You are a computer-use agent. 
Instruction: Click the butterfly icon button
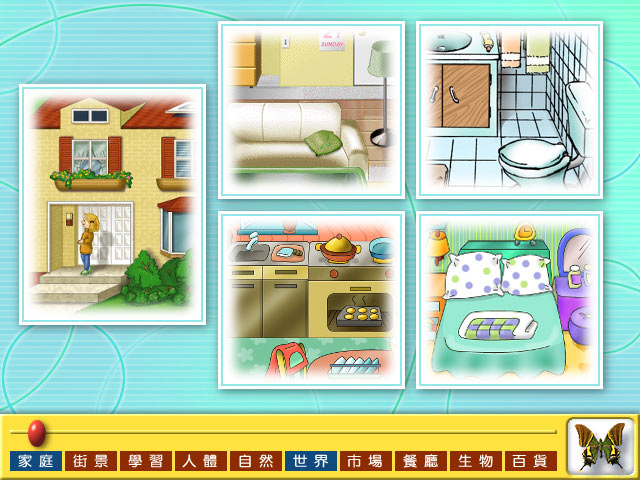[601, 446]
